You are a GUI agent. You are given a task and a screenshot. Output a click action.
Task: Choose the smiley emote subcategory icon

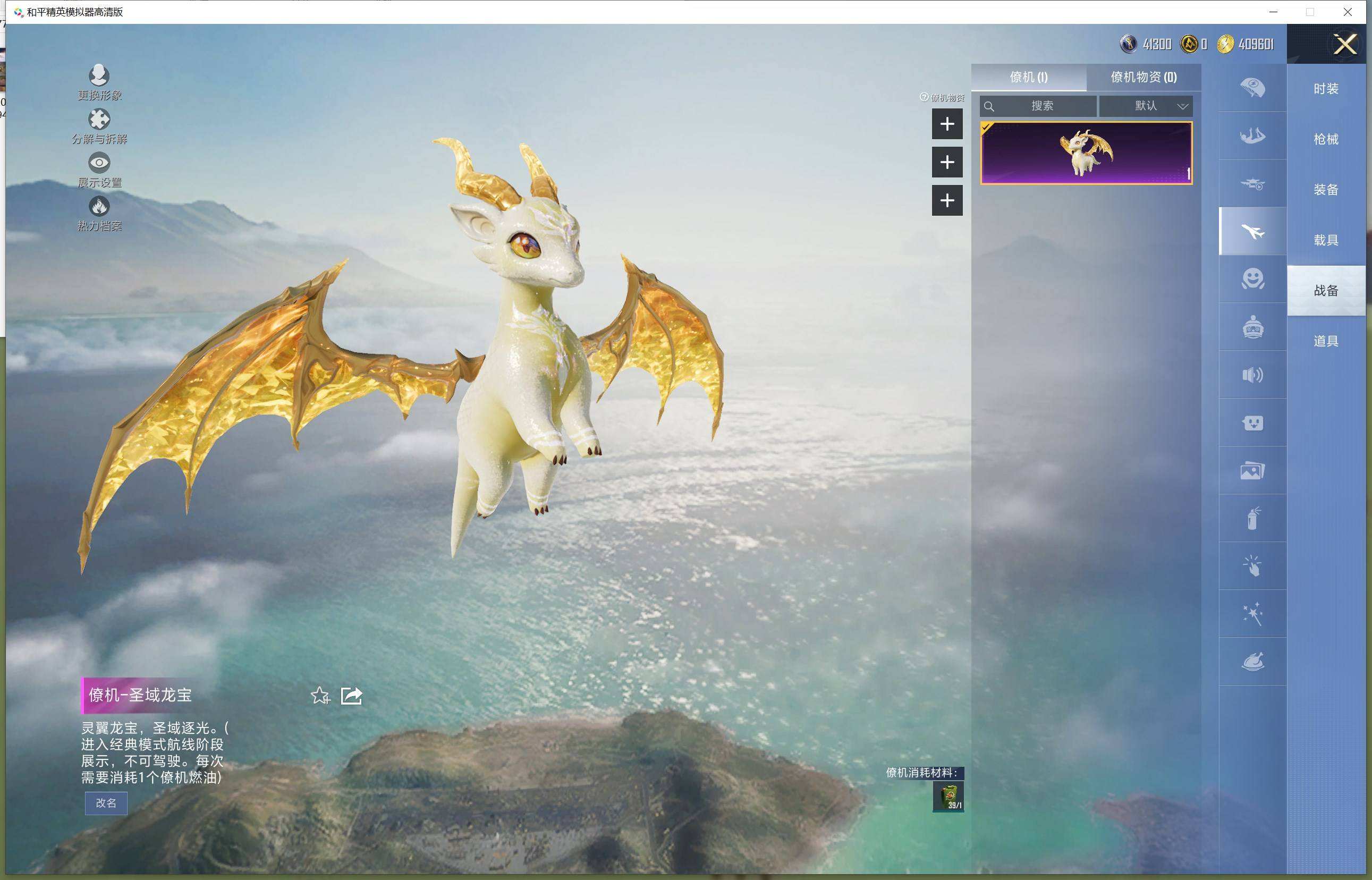point(1252,279)
